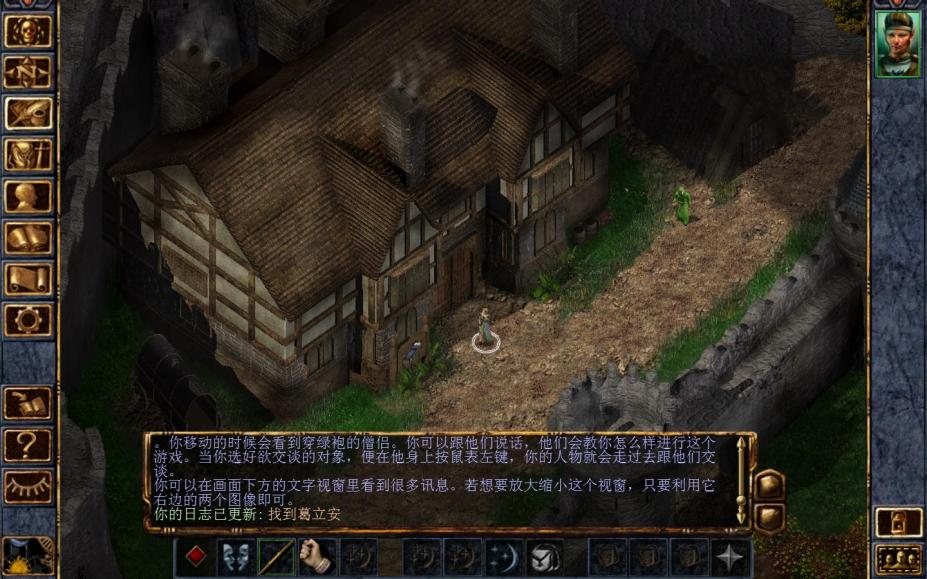
Task: Select the quarterstaff weapon slot
Action: pos(277,557)
